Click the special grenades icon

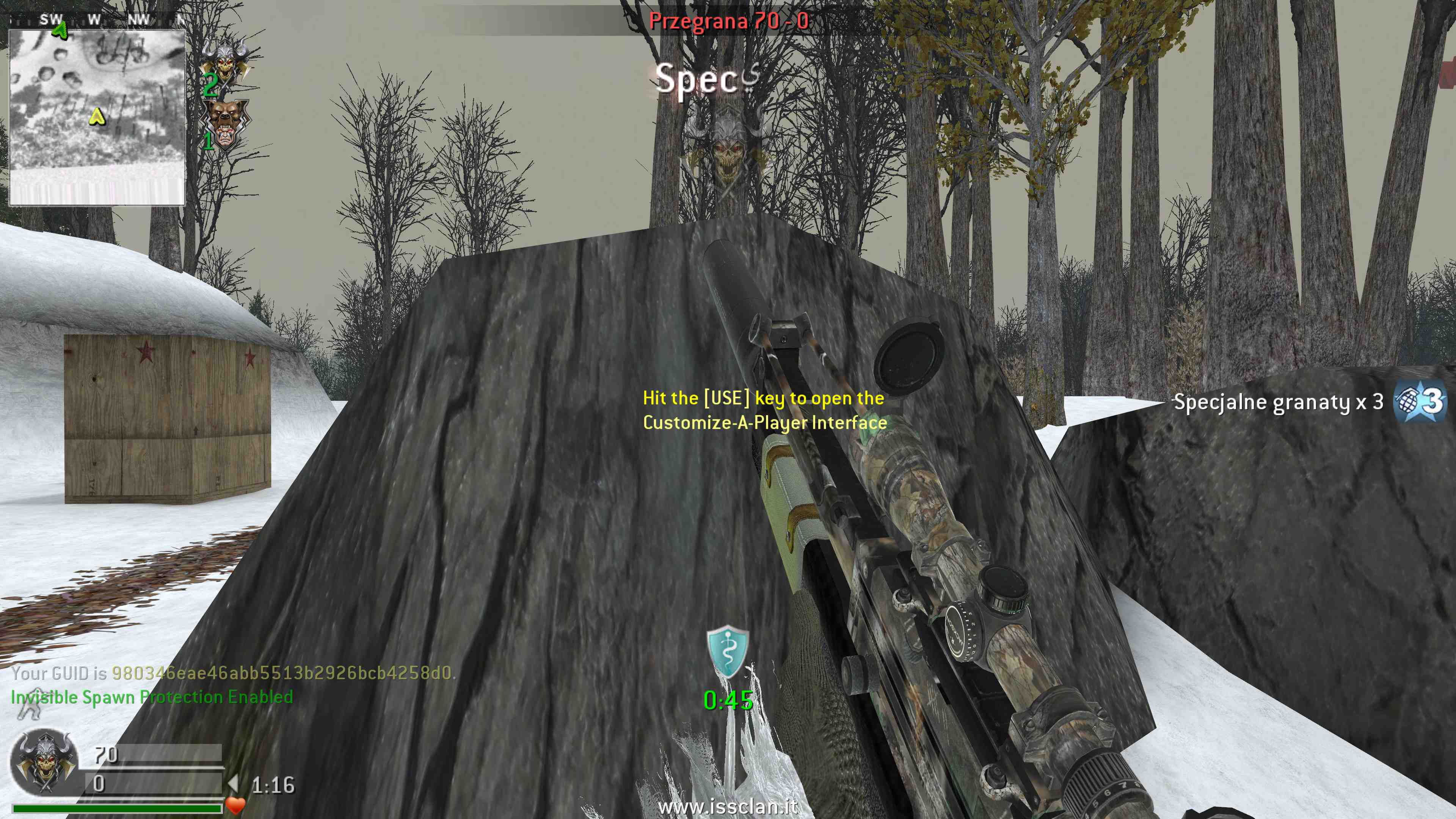coord(1419,402)
